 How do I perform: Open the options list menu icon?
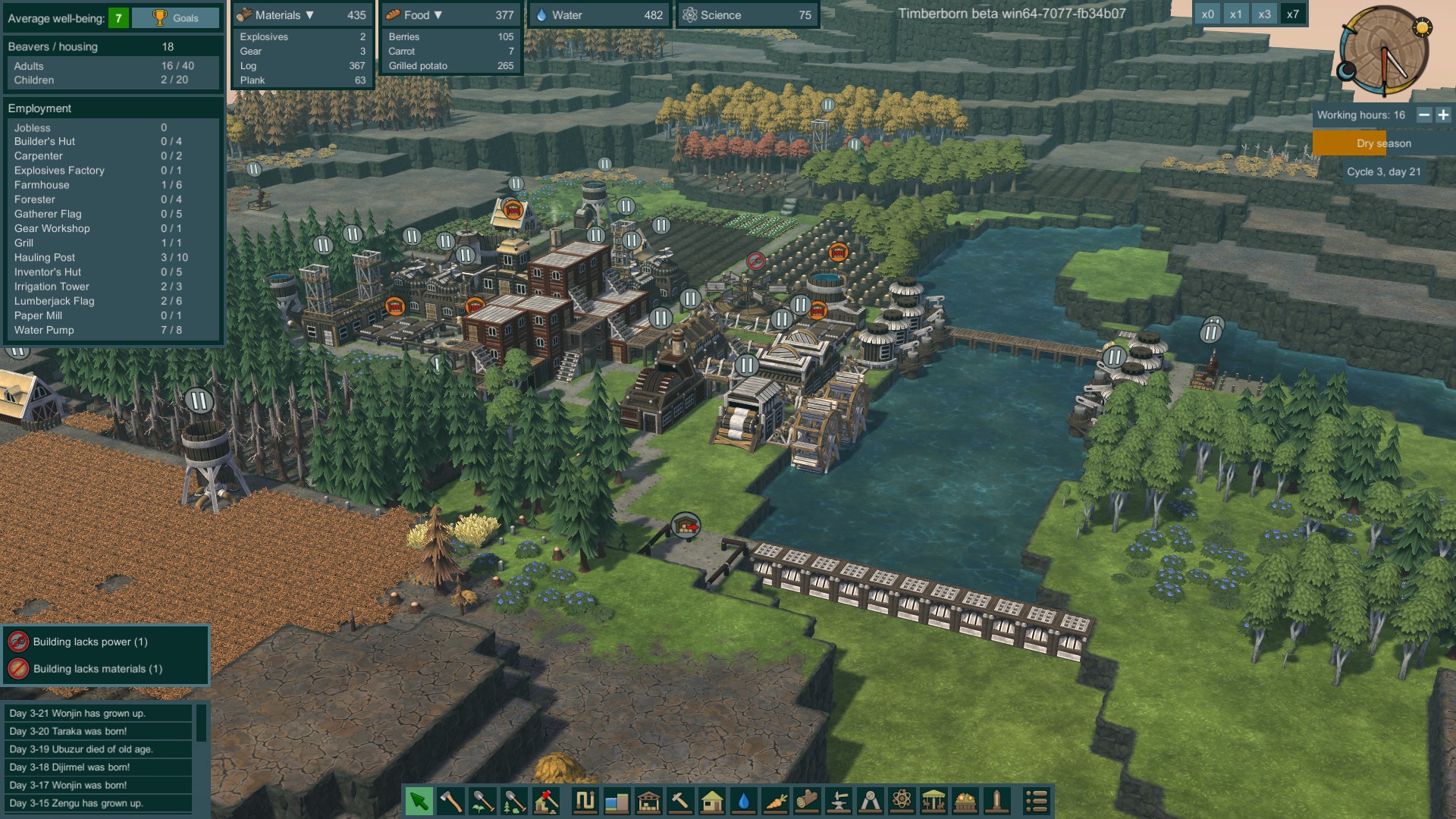[1037, 801]
